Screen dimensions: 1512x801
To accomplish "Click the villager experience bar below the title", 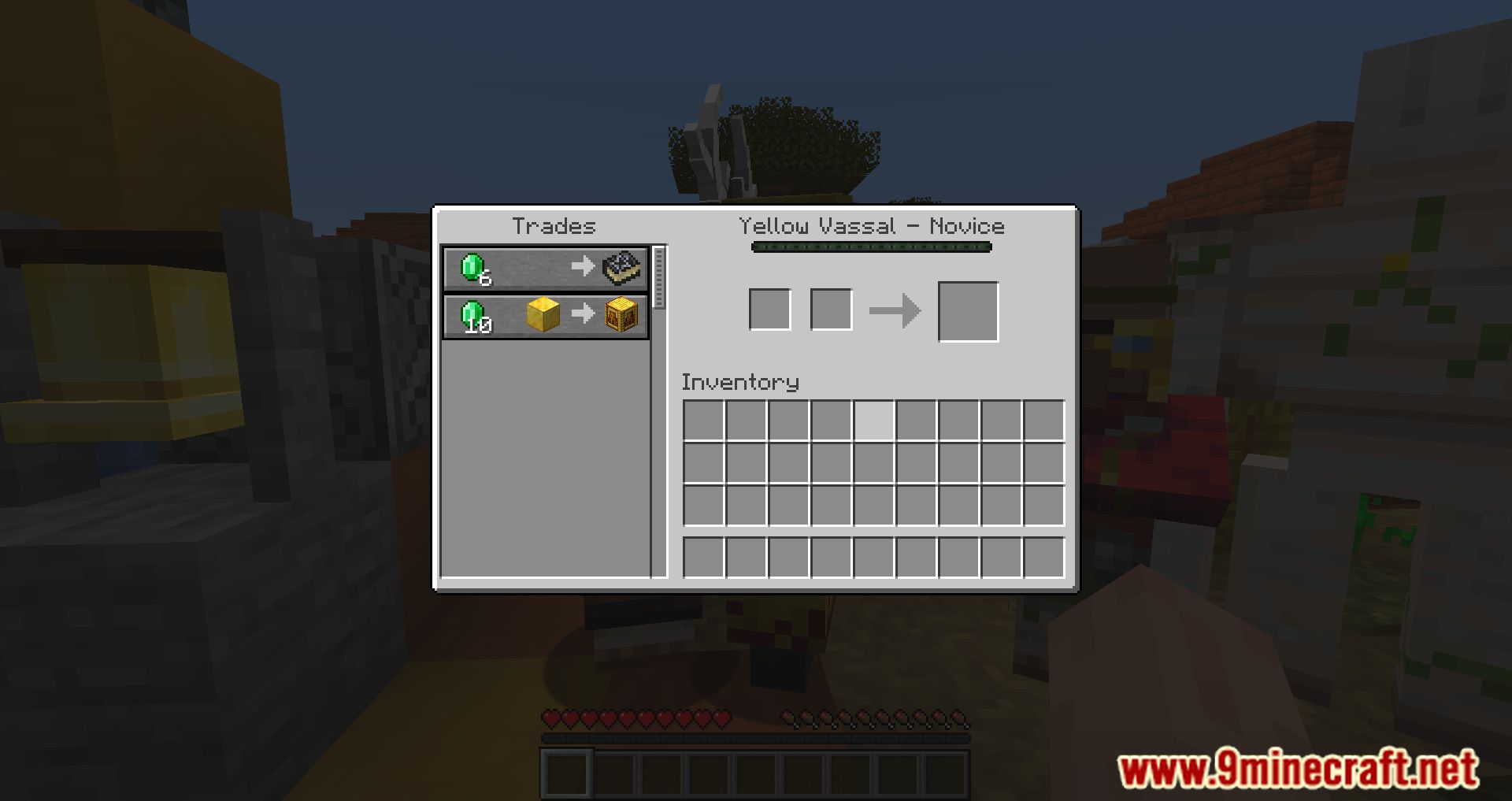I will 872,247.
